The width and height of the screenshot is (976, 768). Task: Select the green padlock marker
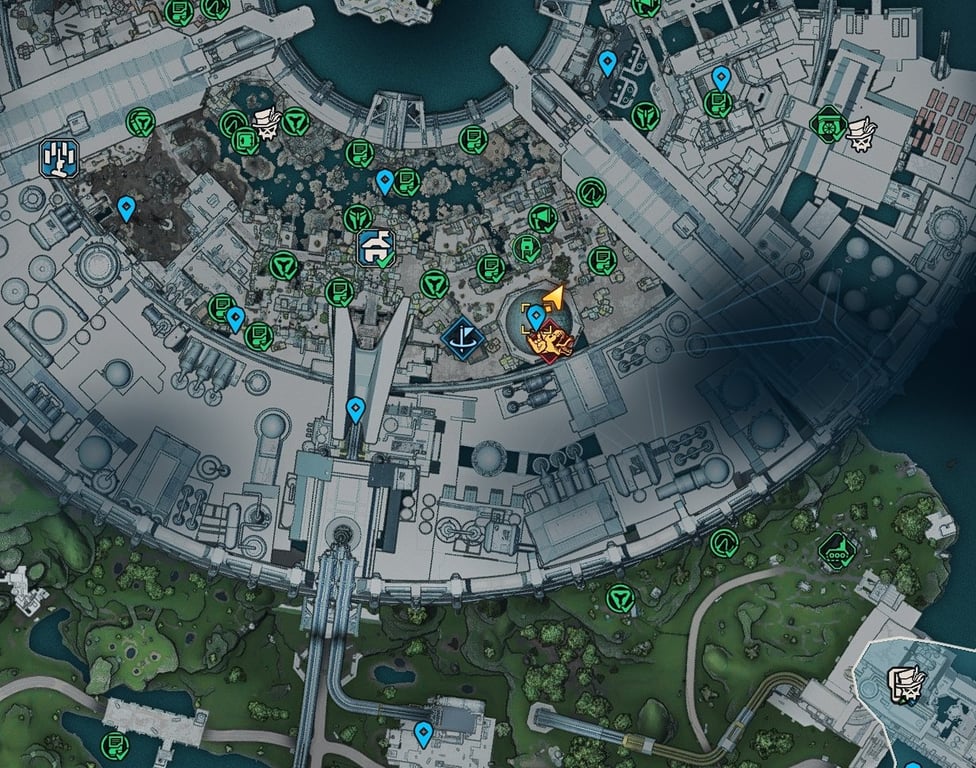(526, 247)
